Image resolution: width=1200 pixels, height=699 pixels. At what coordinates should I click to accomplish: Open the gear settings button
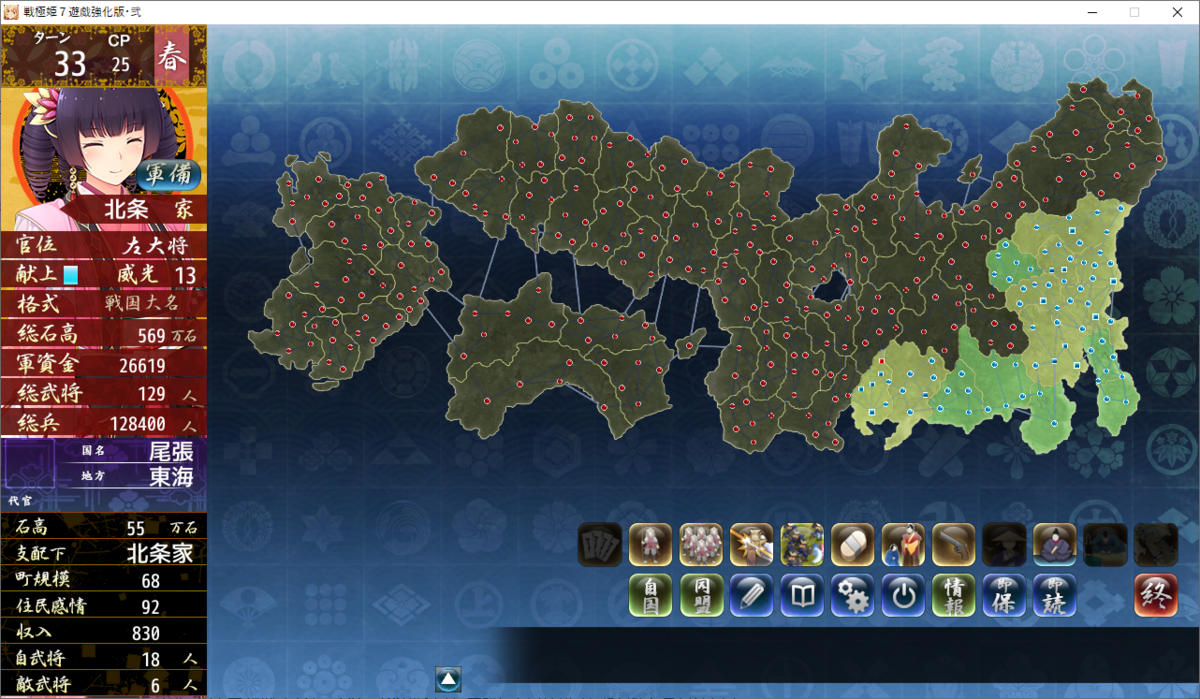point(852,595)
